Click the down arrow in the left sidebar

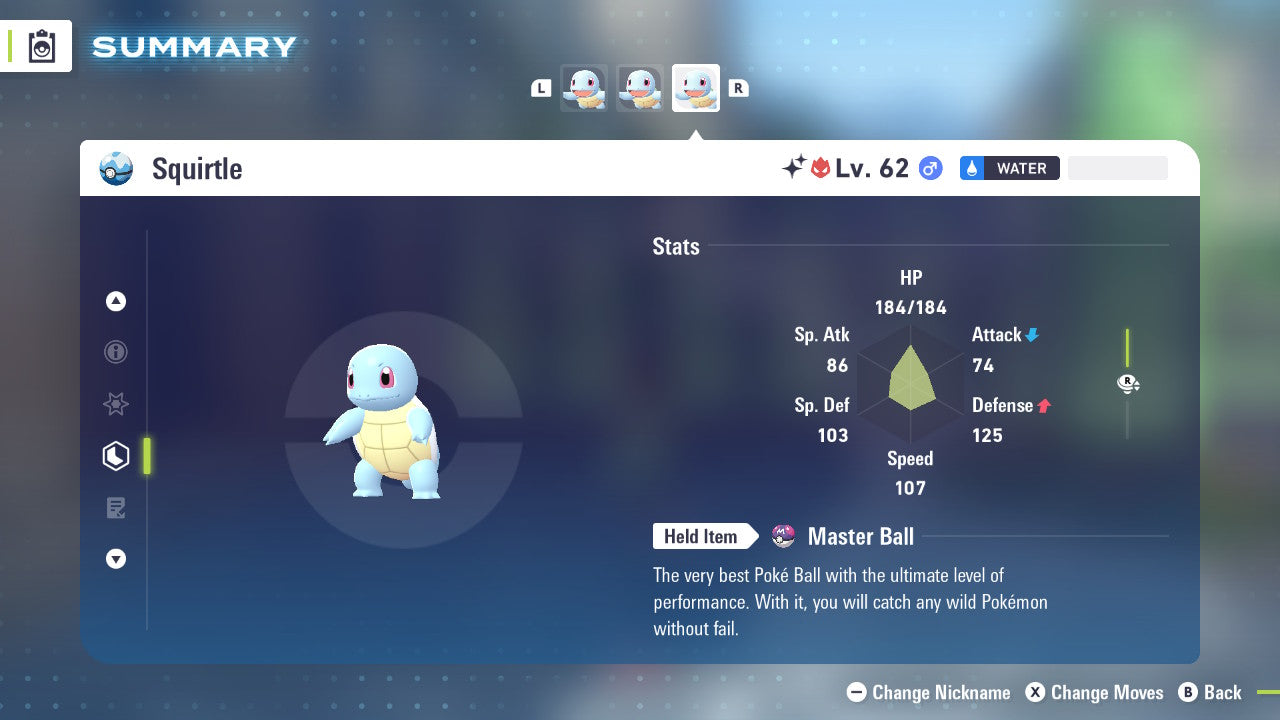(116, 559)
